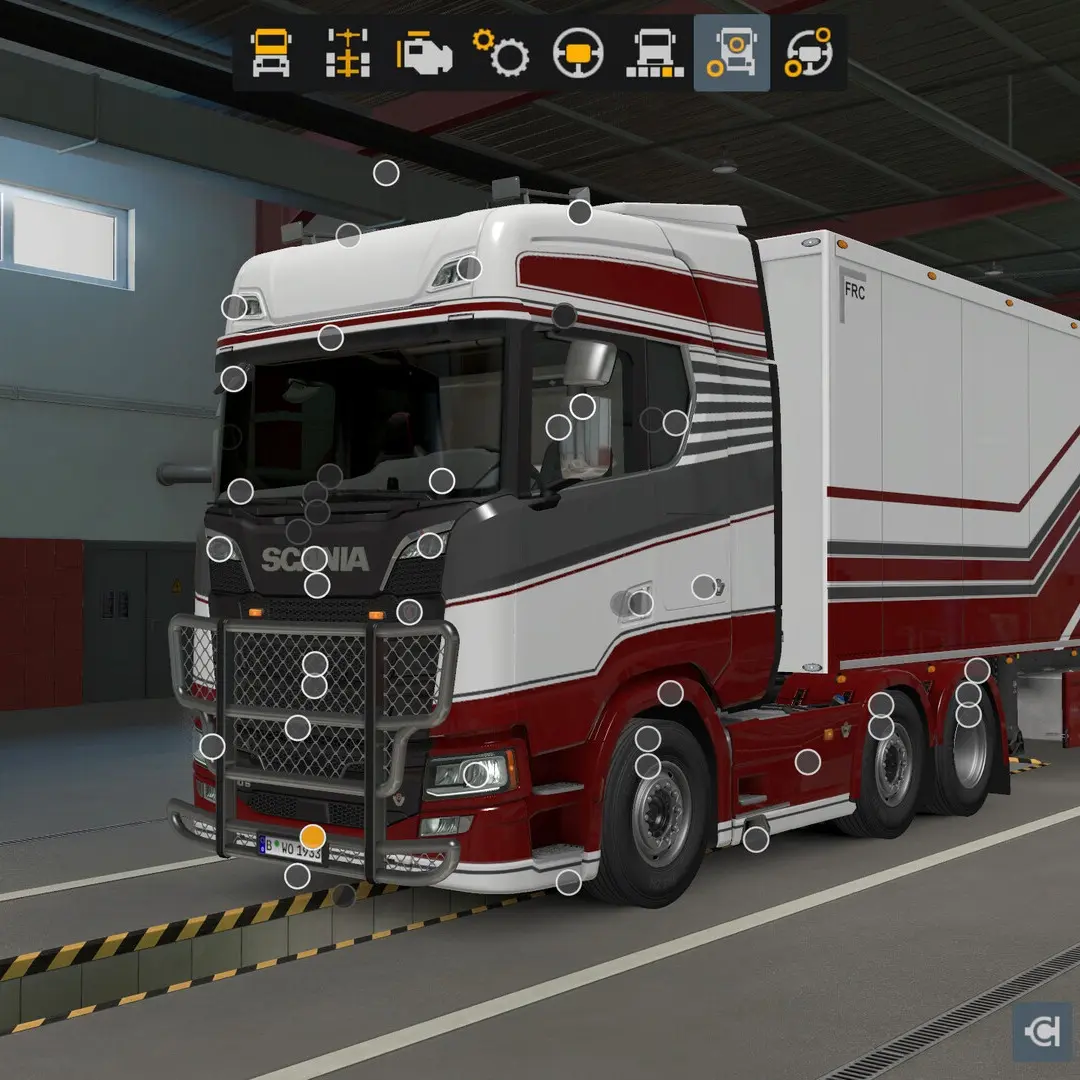The width and height of the screenshot is (1080, 1080).
Task: Select the engine upgrade tab
Action: pos(424,53)
